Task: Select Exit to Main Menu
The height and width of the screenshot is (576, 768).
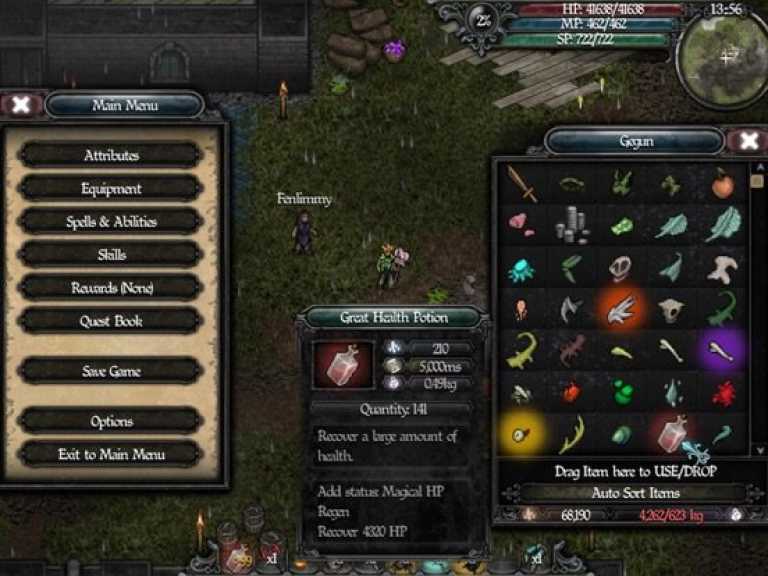Action: pyautogui.click(x=111, y=454)
